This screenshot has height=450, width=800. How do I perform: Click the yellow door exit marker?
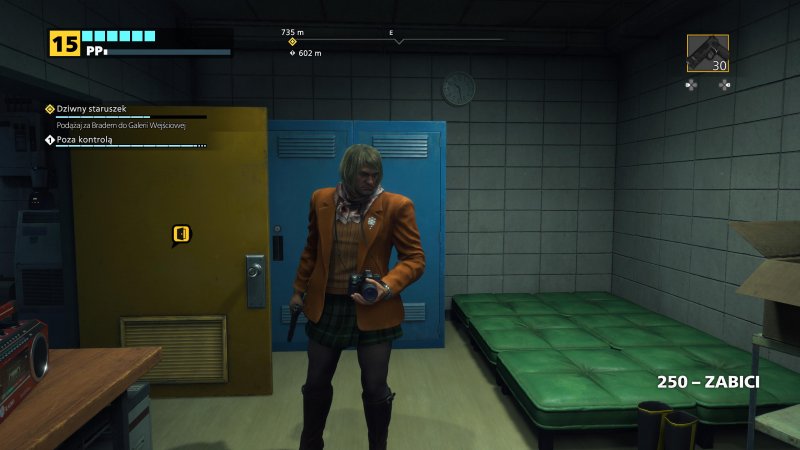(181, 235)
